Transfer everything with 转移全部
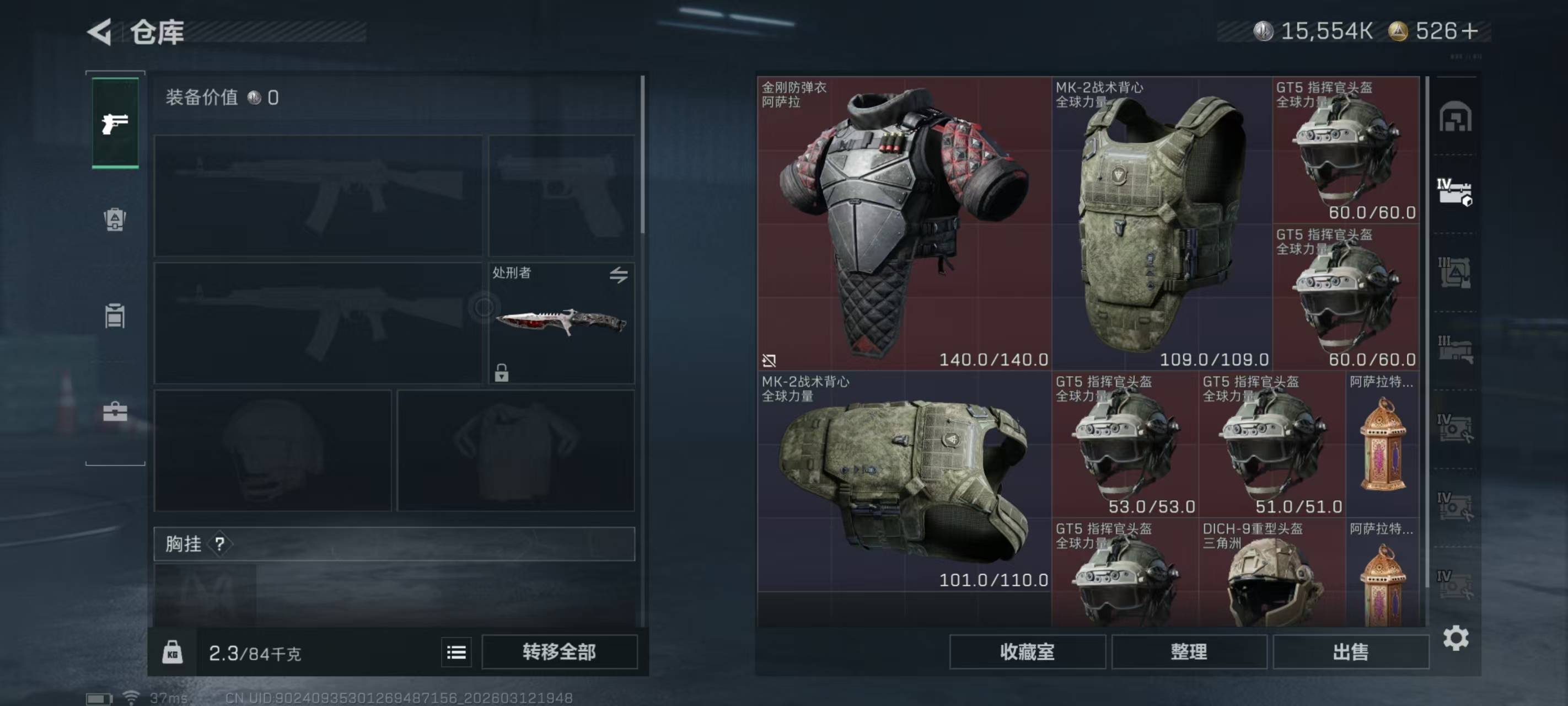1568x706 pixels. pyautogui.click(x=559, y=652)
